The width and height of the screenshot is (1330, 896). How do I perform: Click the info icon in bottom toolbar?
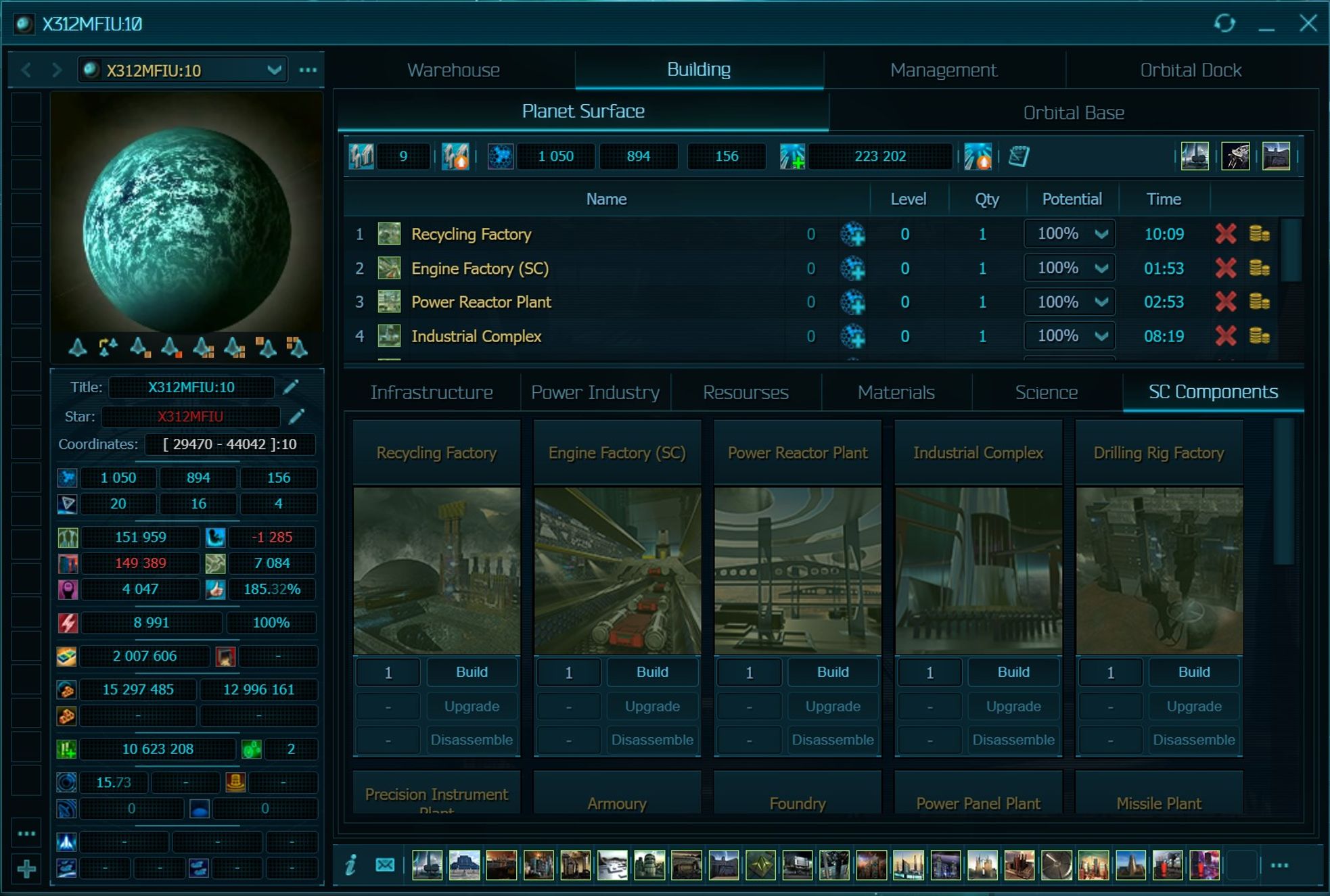pyautogui.click(x=350, y=864)
